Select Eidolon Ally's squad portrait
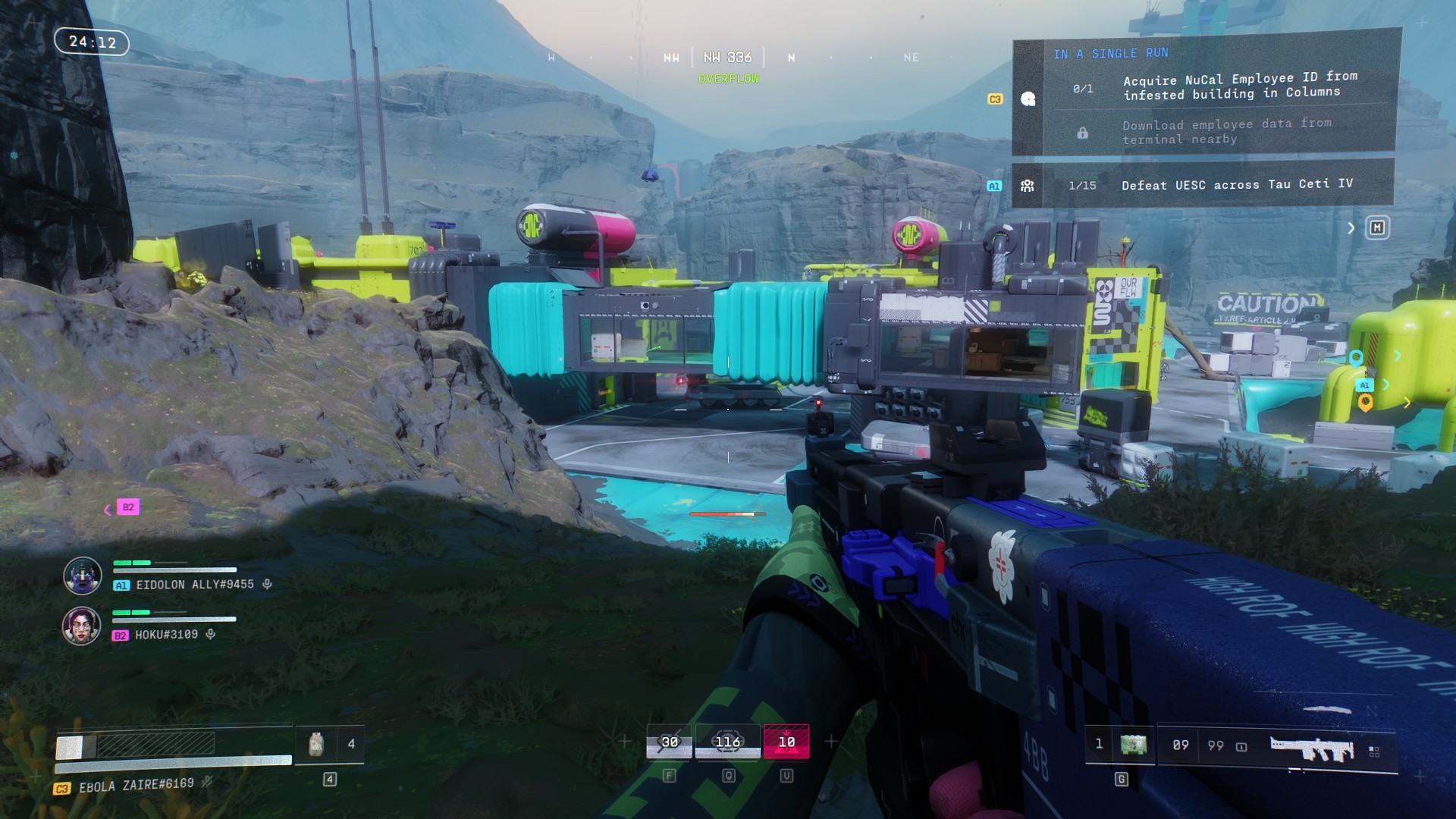Viewport: 1456px width, 819px height. click(x=82, y=576)
